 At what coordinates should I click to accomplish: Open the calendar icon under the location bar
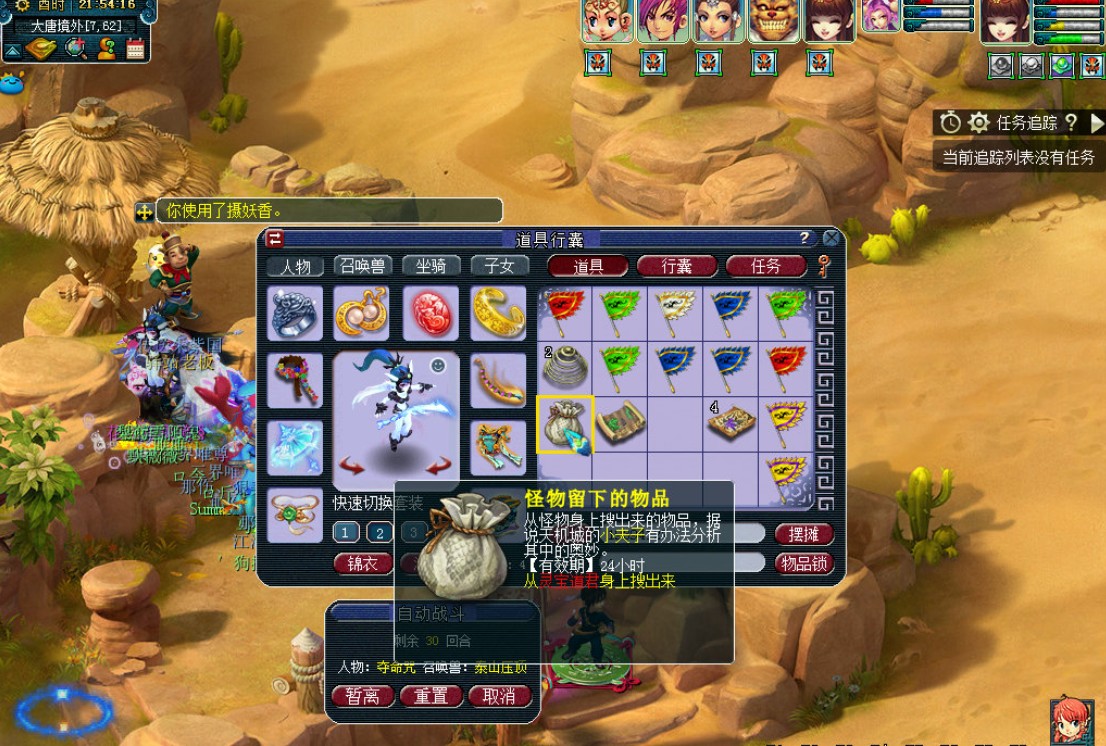click(x=135, y=47)
